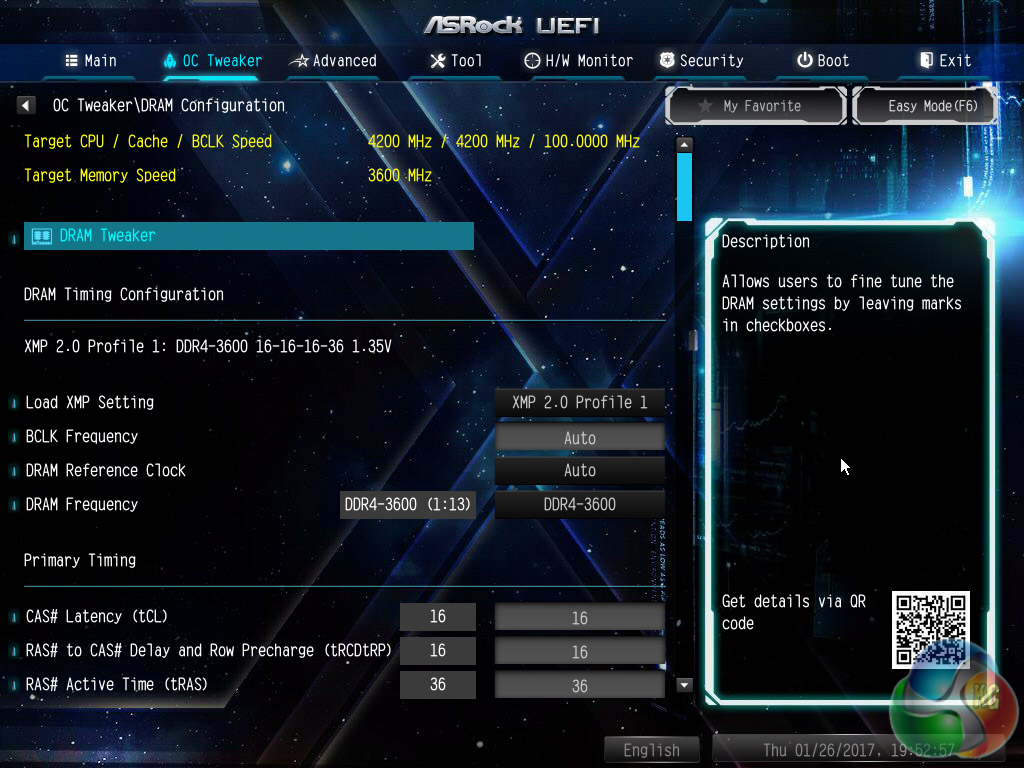Change the Load XMP Setting dropdown
Viewport: 1024px width, 768px height.
(x=580, y=402)
